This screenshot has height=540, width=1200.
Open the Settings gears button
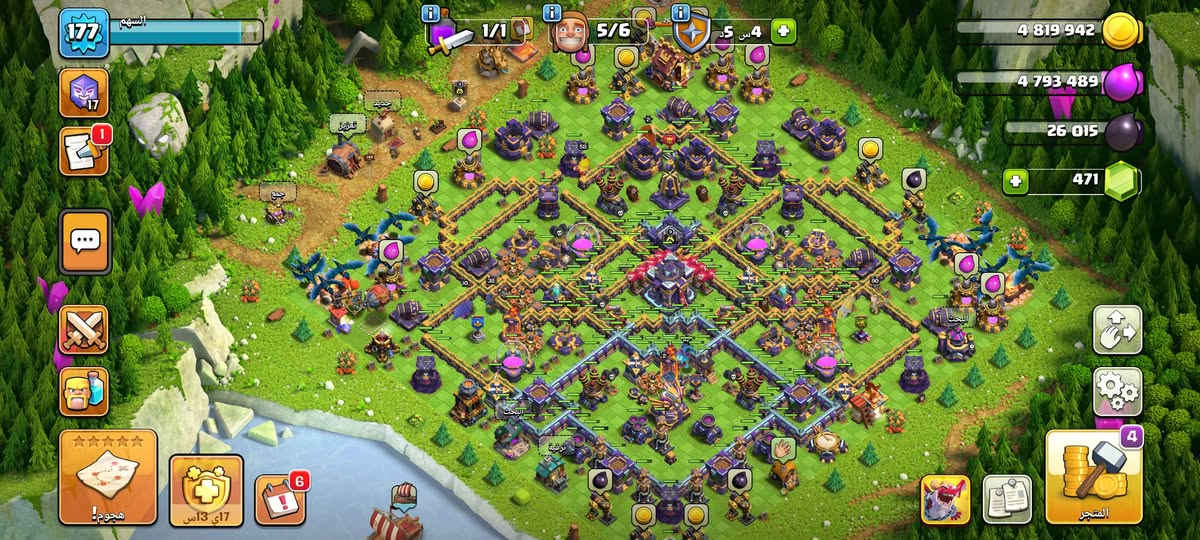[1117, 390]
